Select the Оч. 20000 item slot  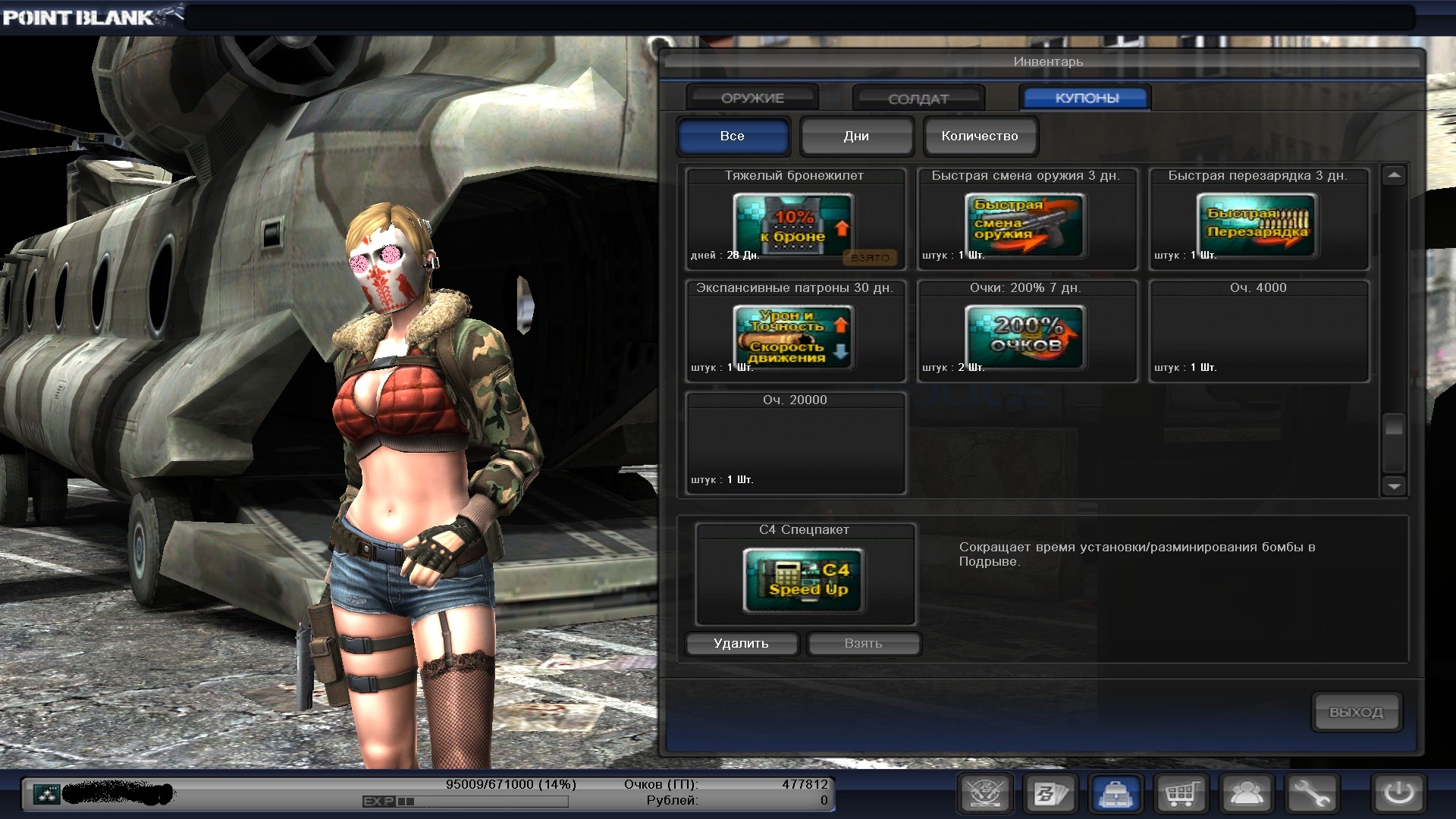(795, 444)
